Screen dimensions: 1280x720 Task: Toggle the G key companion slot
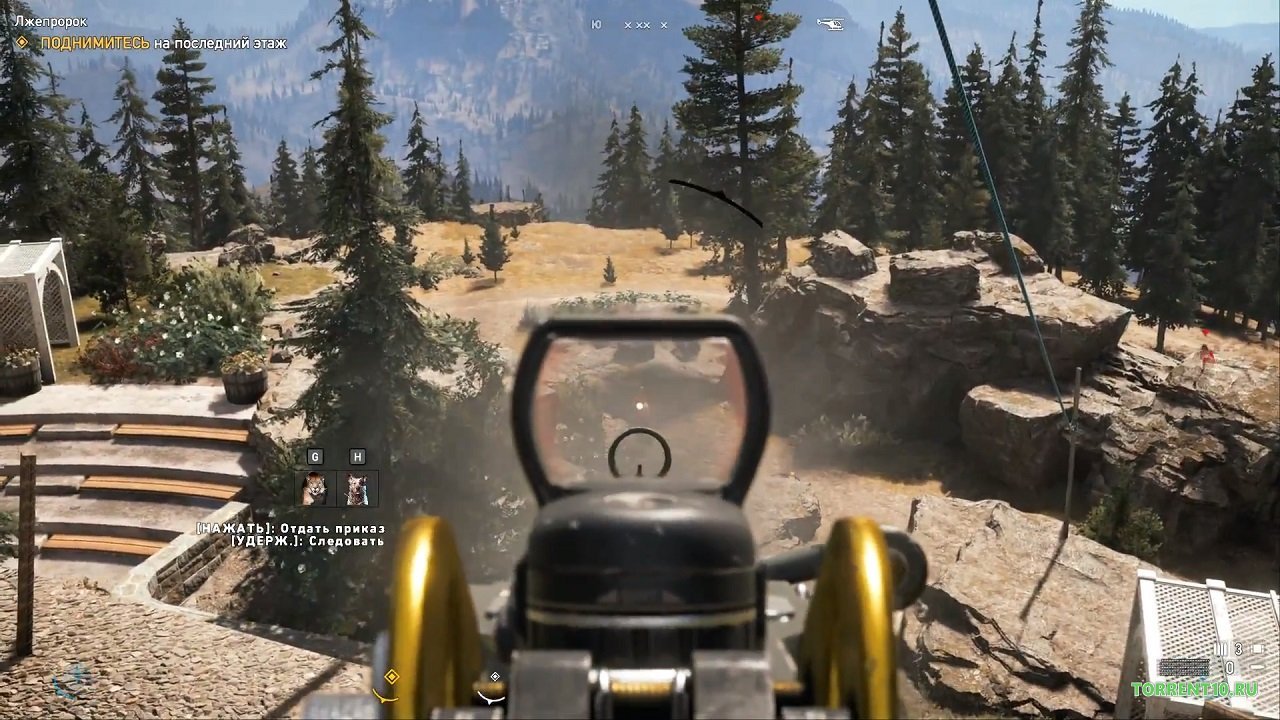tap(315, 457)
